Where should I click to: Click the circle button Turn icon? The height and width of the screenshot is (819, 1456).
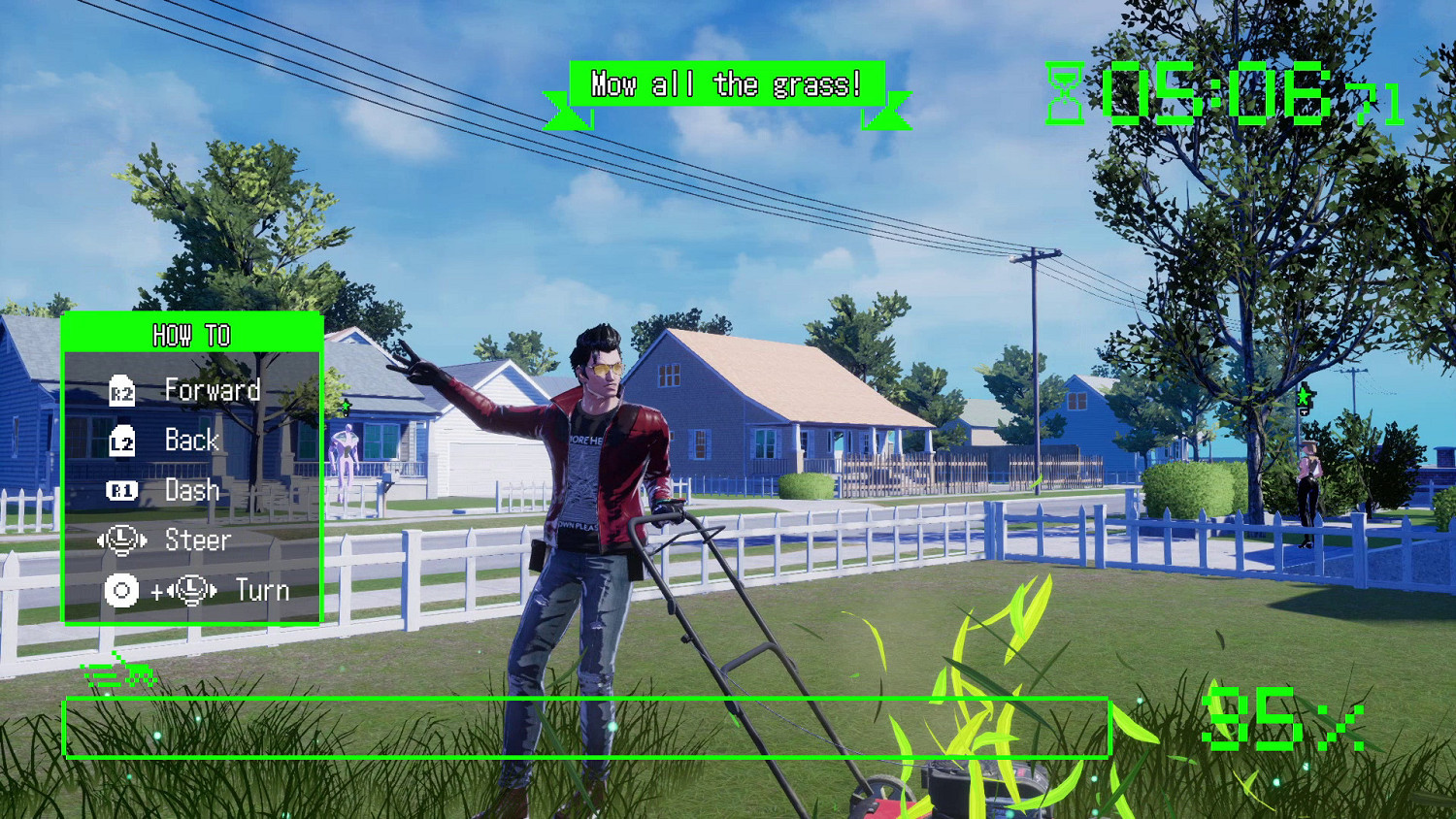(x=119, y=590)
